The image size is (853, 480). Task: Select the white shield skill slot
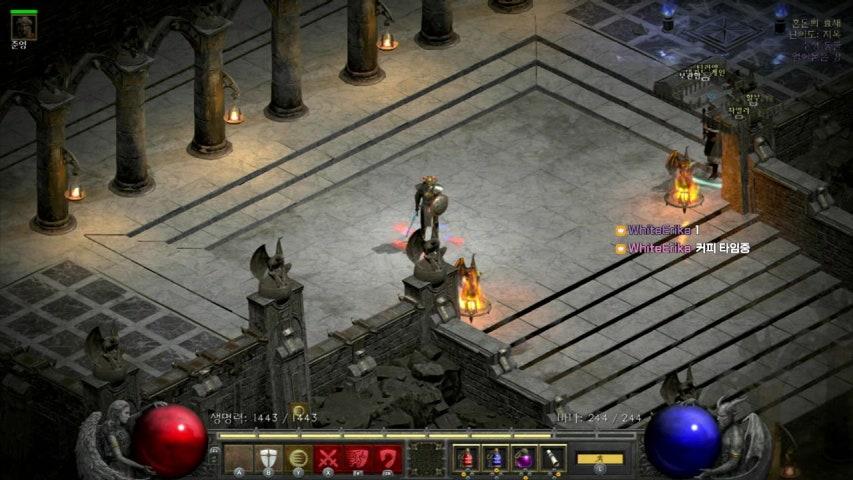point(268,458)
